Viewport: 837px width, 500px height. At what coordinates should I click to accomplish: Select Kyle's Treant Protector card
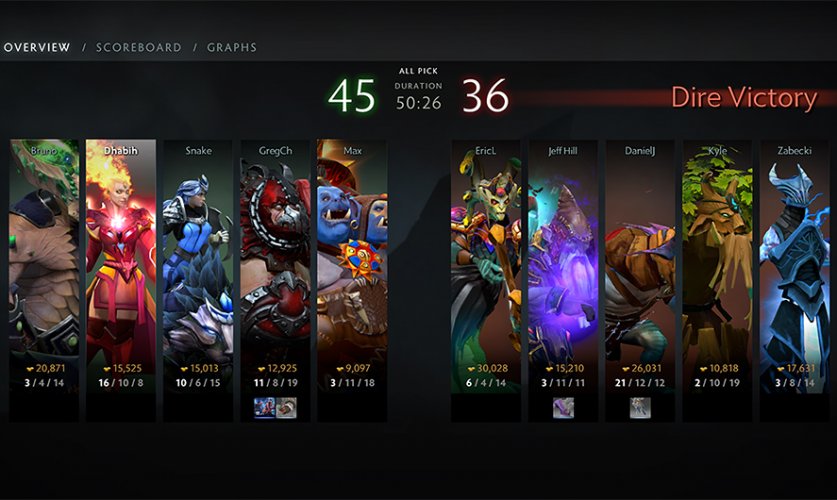point(717,260)
